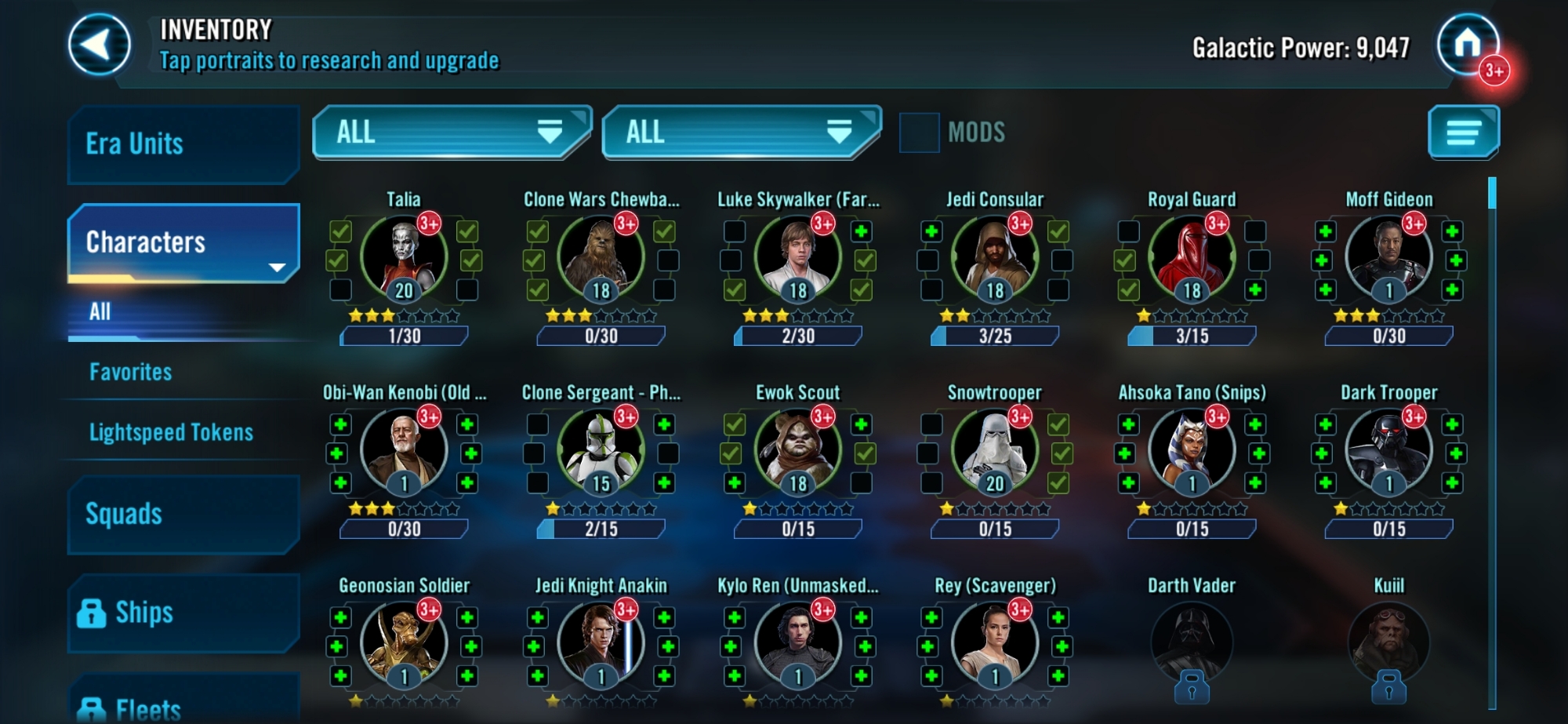
Task: Select the Characters category
Action: click(x=183, y=242)
